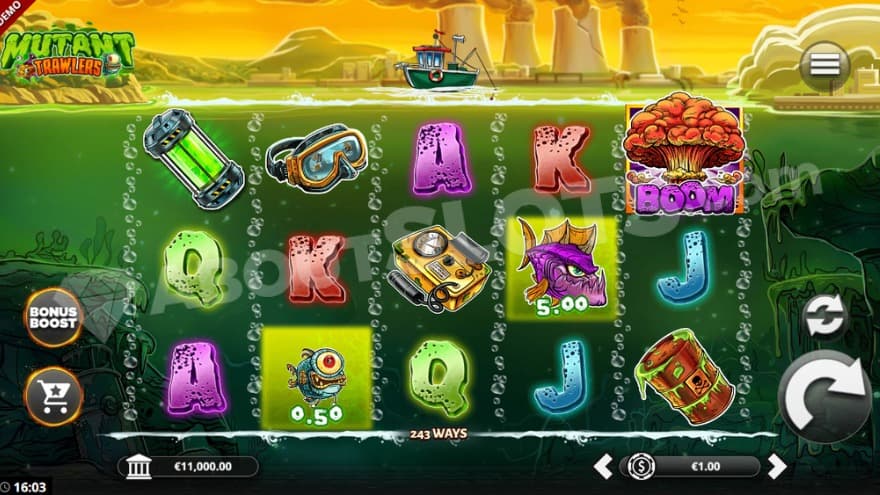Screen dimensions: 880x495
Task: Increase the bet with the right arrow
Action: click(777, 466)
